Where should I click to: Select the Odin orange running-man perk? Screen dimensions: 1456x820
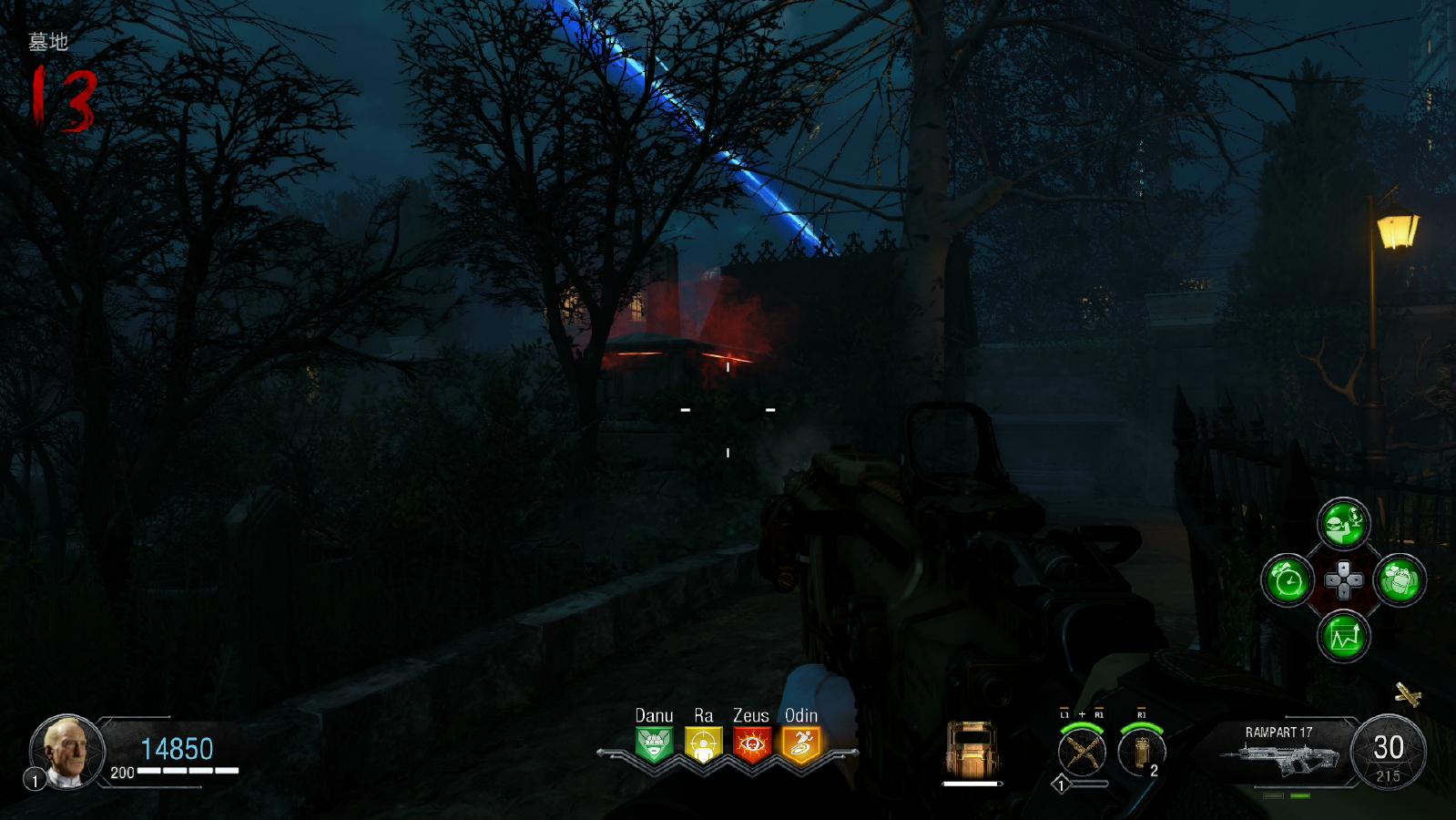pos(800,744)
